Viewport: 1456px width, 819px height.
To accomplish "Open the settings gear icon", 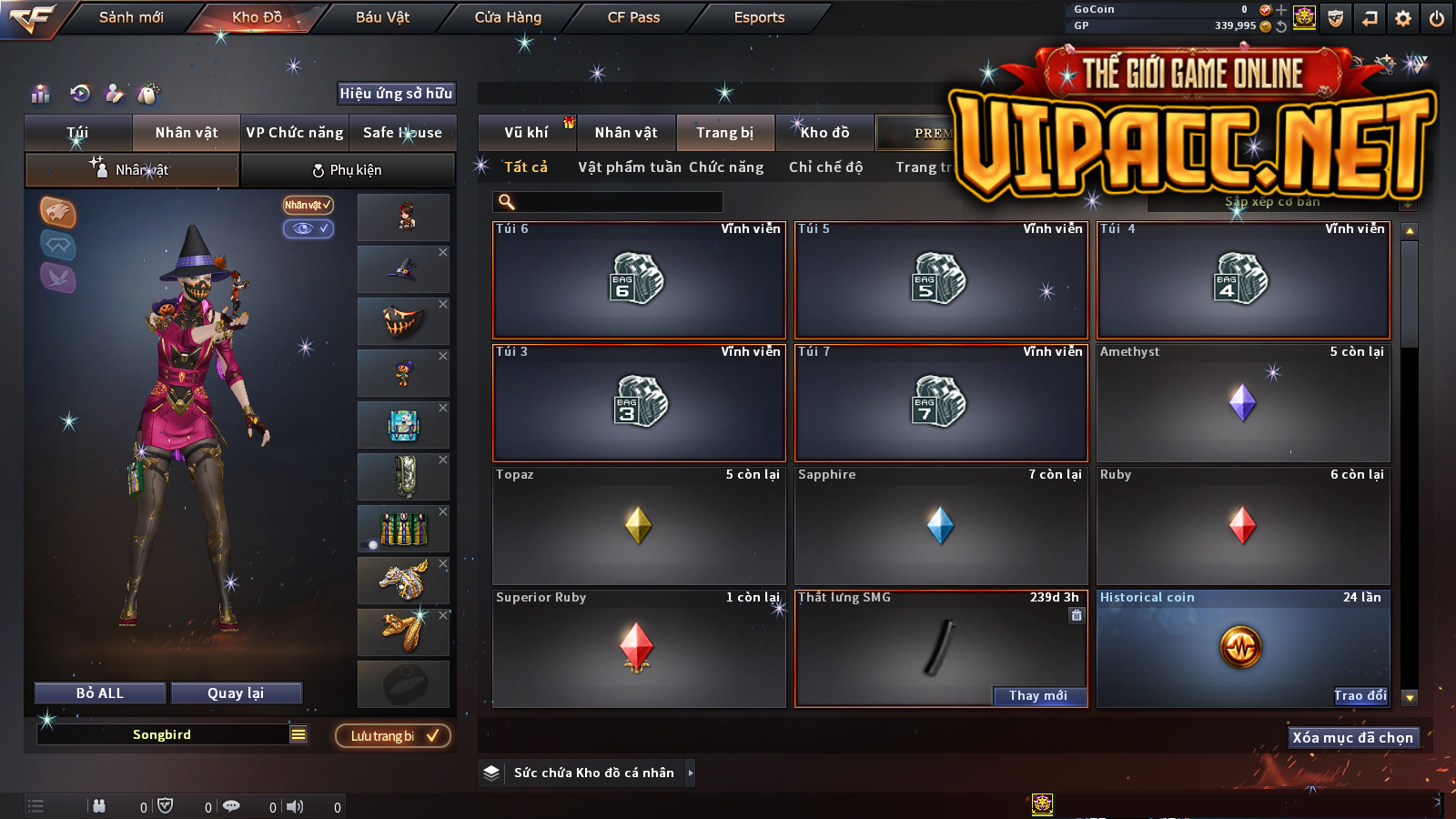I will [1403, 18].
